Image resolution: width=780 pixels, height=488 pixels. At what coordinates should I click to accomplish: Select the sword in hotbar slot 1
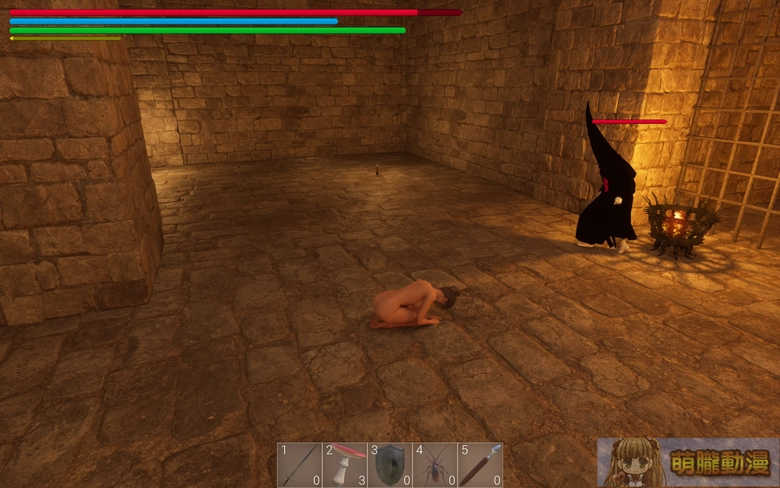pyautogui.click(x=299, y=465)
